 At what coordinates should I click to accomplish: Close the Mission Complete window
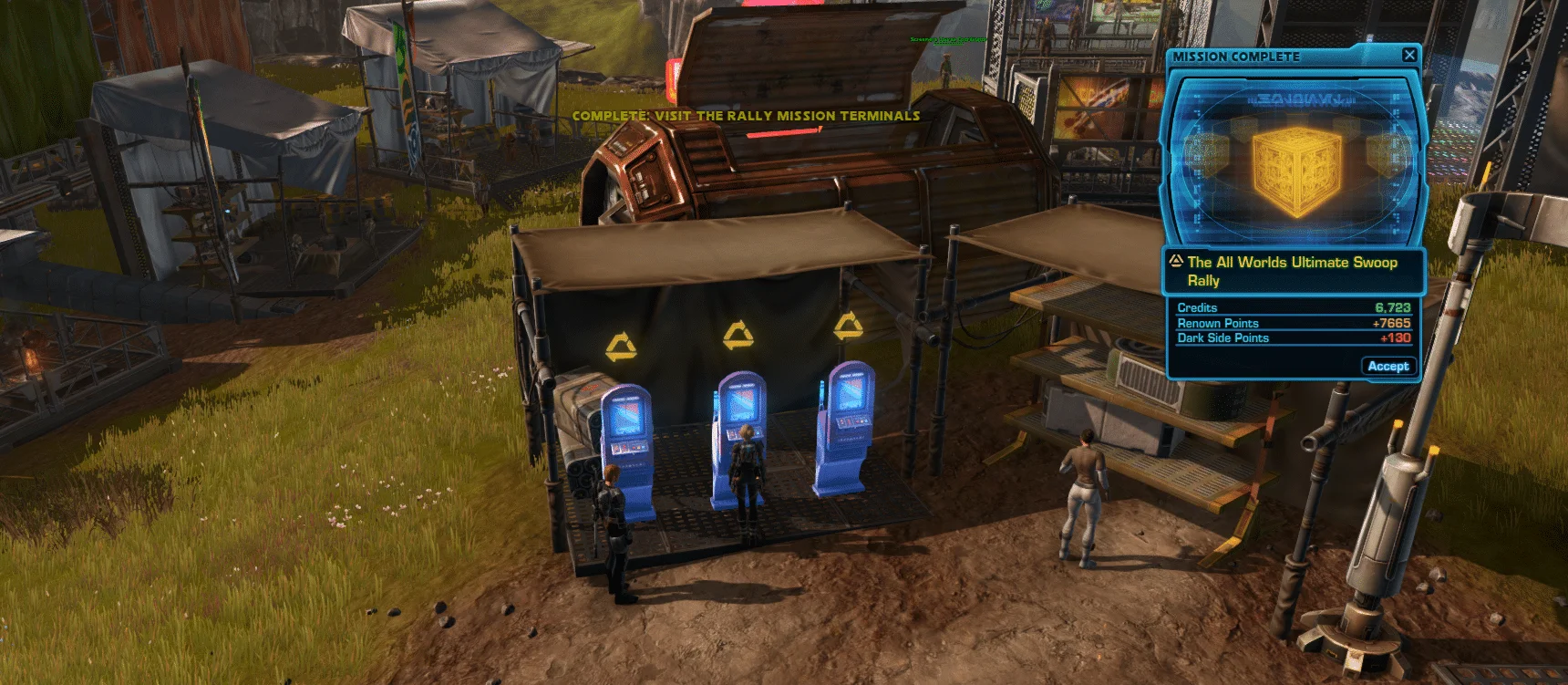1409,55
